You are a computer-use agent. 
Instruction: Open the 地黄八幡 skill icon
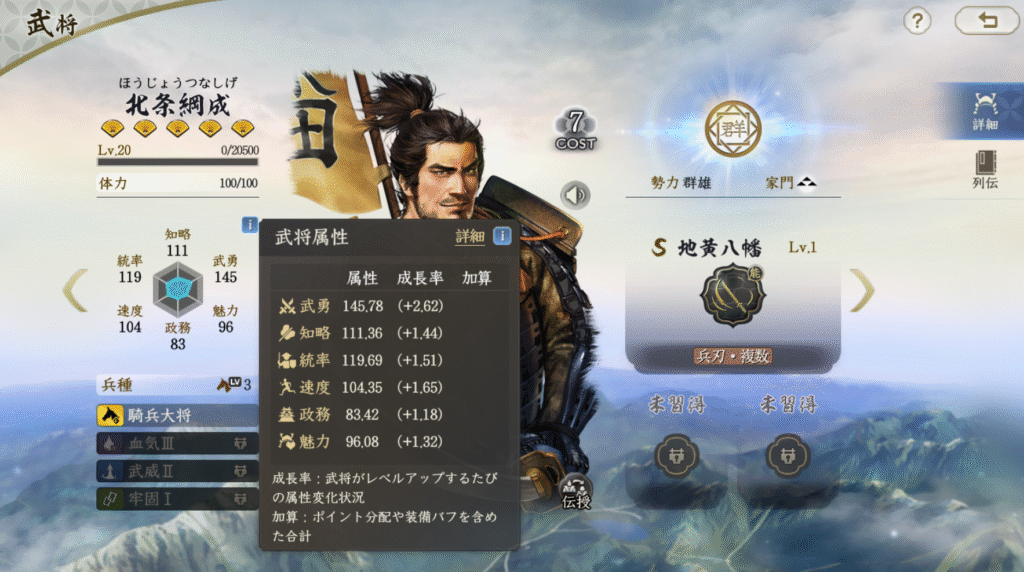pos(732,295)
